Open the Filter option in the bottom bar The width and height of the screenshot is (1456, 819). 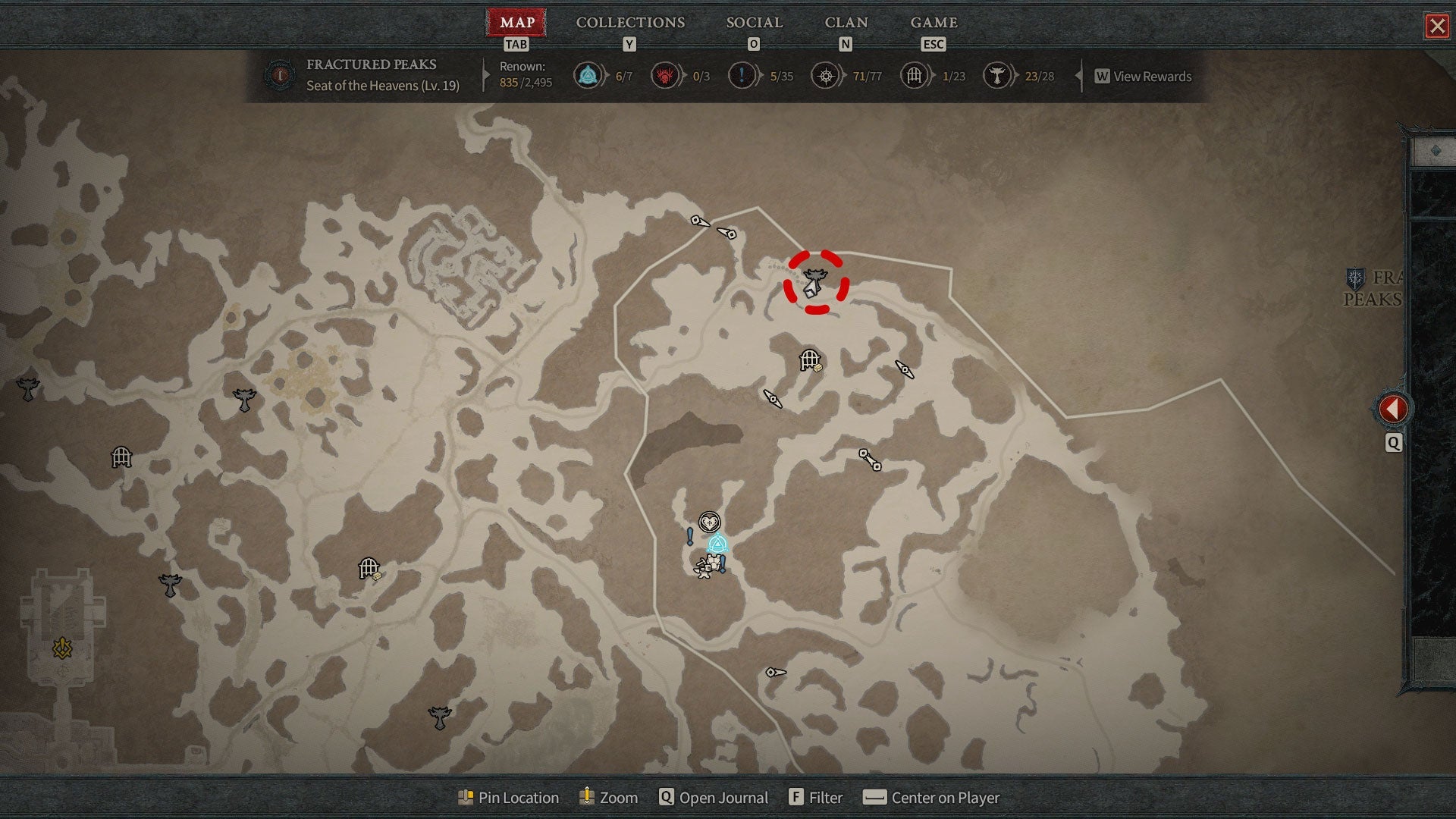[816, 798]
